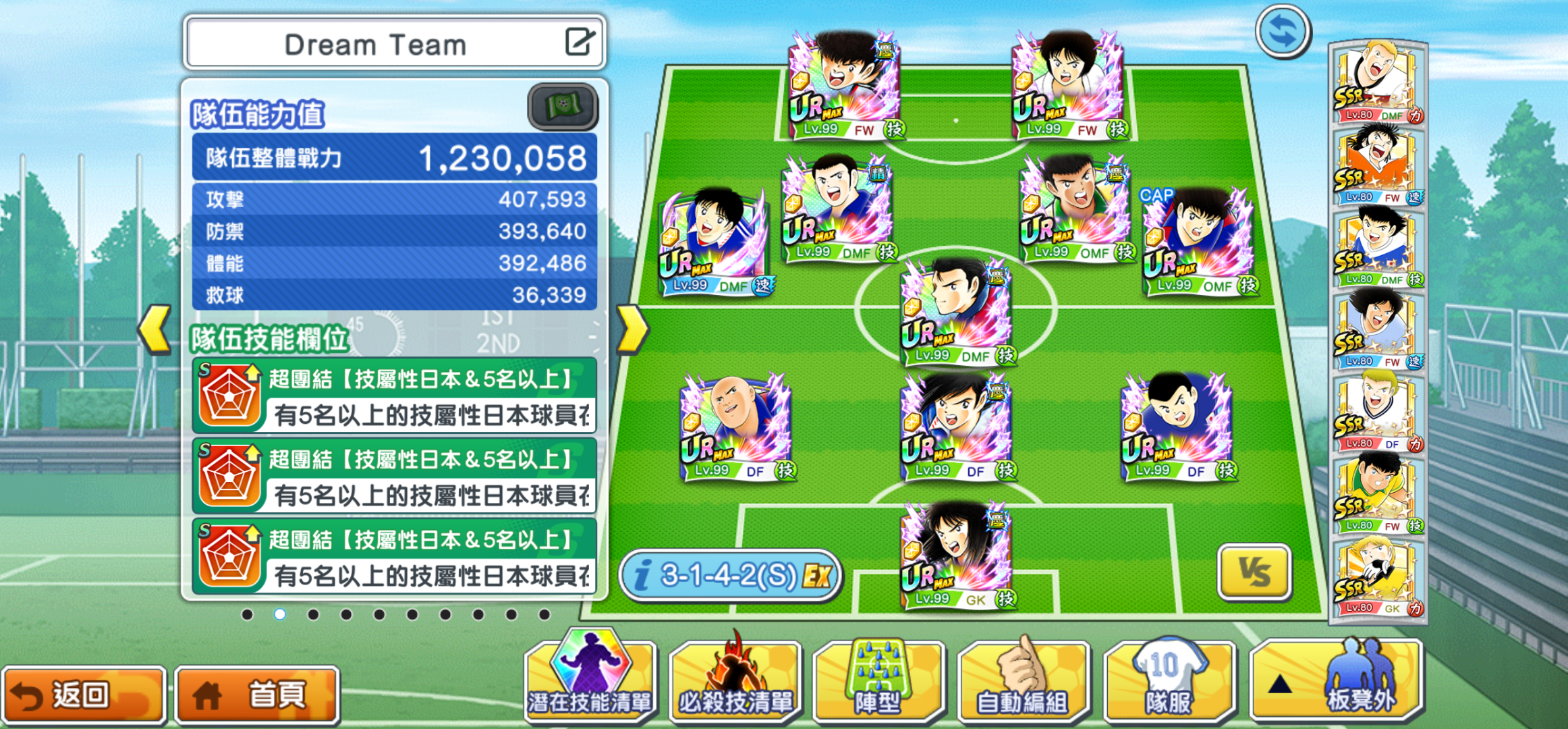Open the first 超團結 team skill slot
The width and height of the screenshot is (1568, 729).
[x=395, y=396]
